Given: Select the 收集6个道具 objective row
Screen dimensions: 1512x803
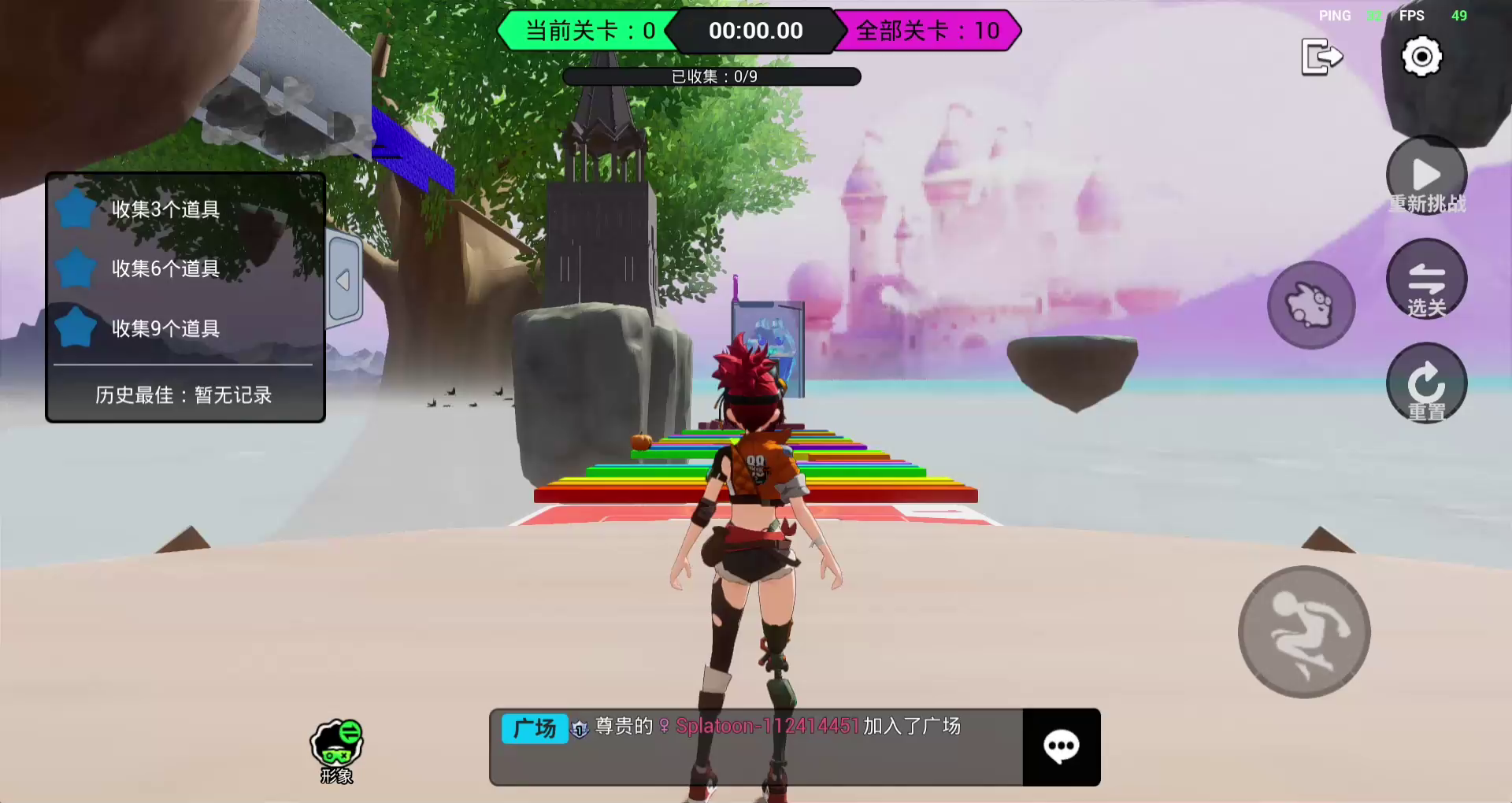Looking at the screenshot, I should tap(165, 268).
